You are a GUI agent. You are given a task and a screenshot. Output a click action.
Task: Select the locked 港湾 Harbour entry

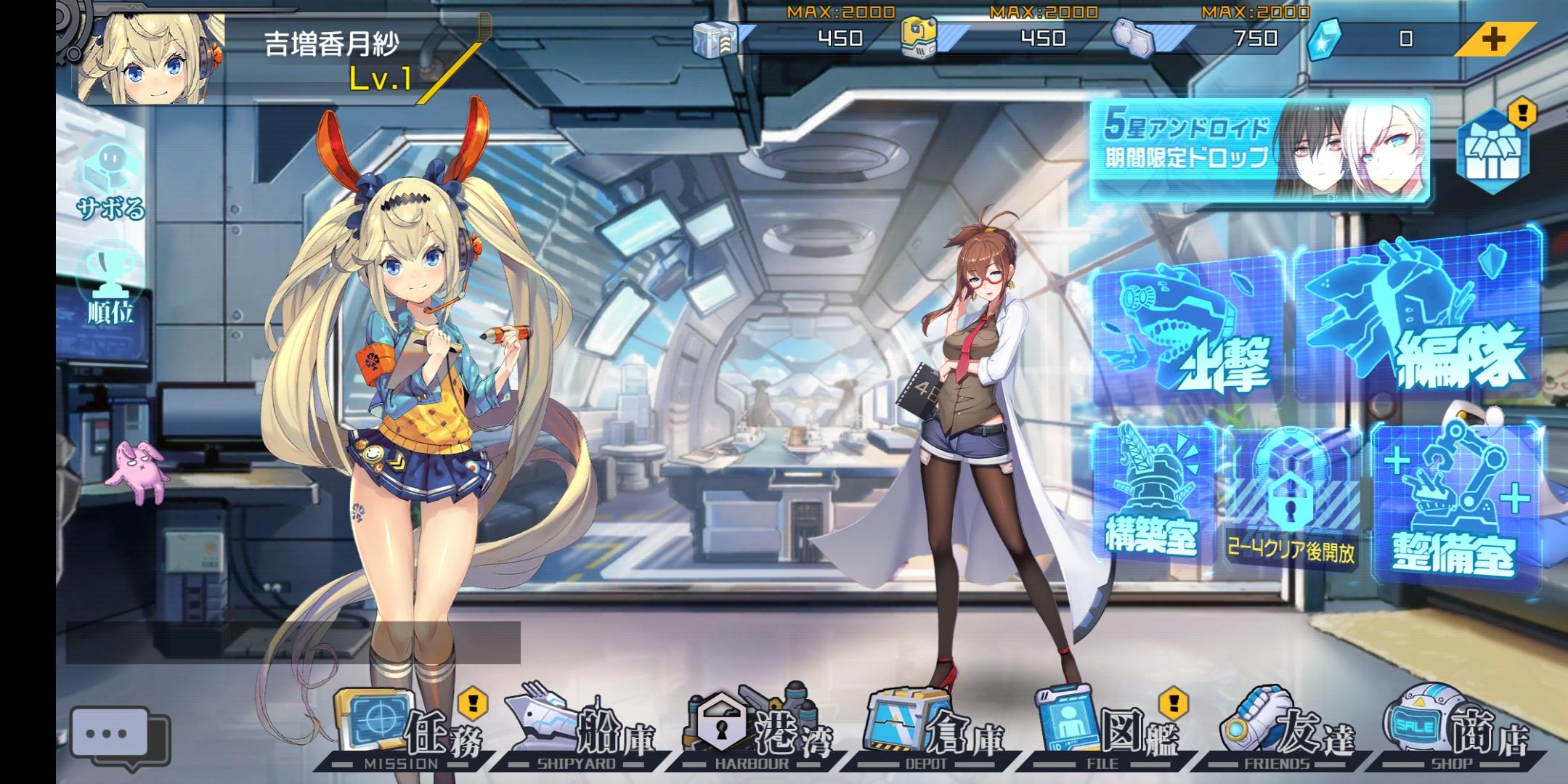click(759, 730)
